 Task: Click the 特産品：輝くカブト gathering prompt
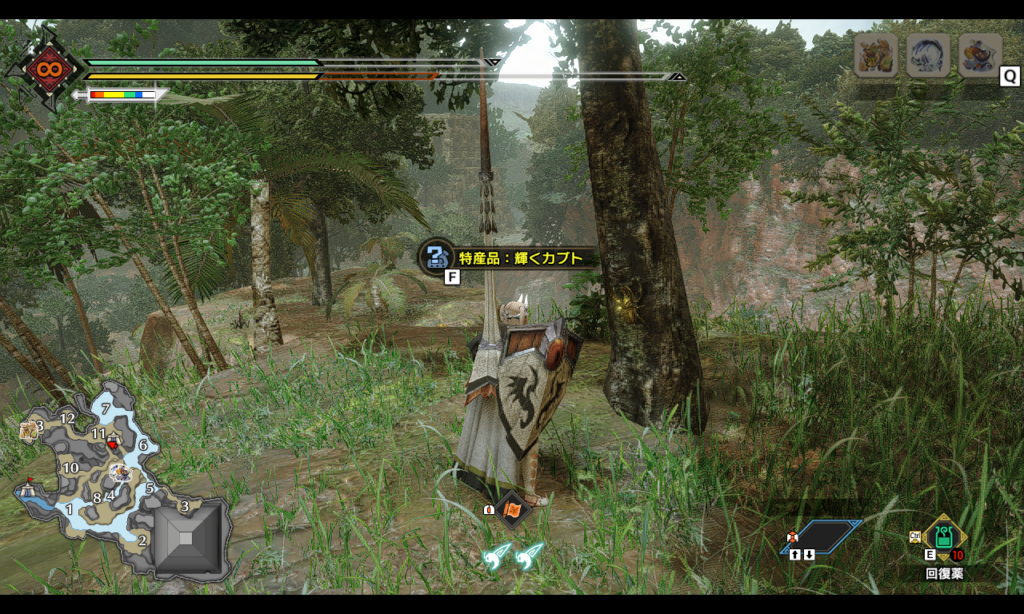(509, 258)
